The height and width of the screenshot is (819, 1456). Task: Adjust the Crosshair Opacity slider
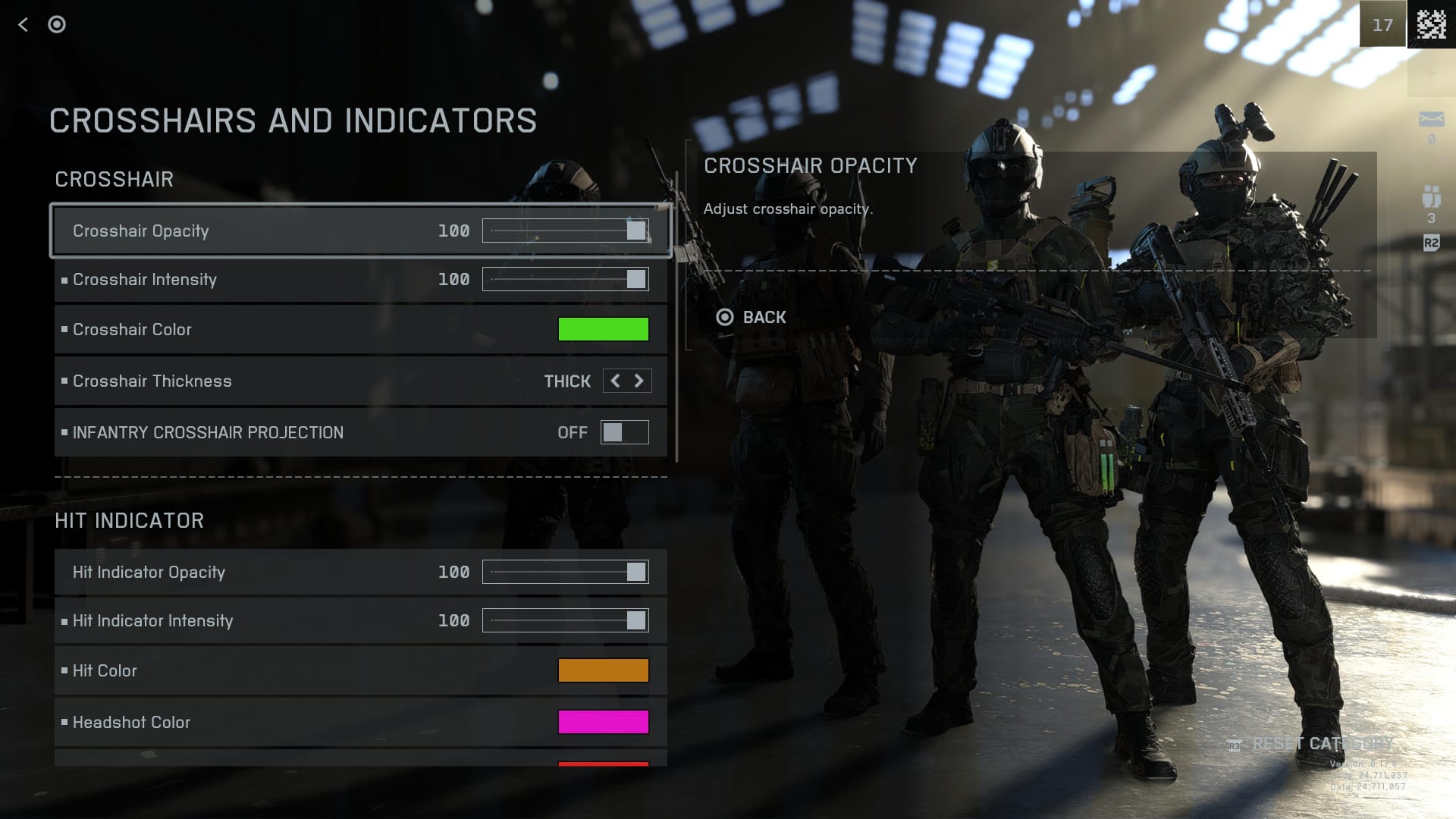565,231
